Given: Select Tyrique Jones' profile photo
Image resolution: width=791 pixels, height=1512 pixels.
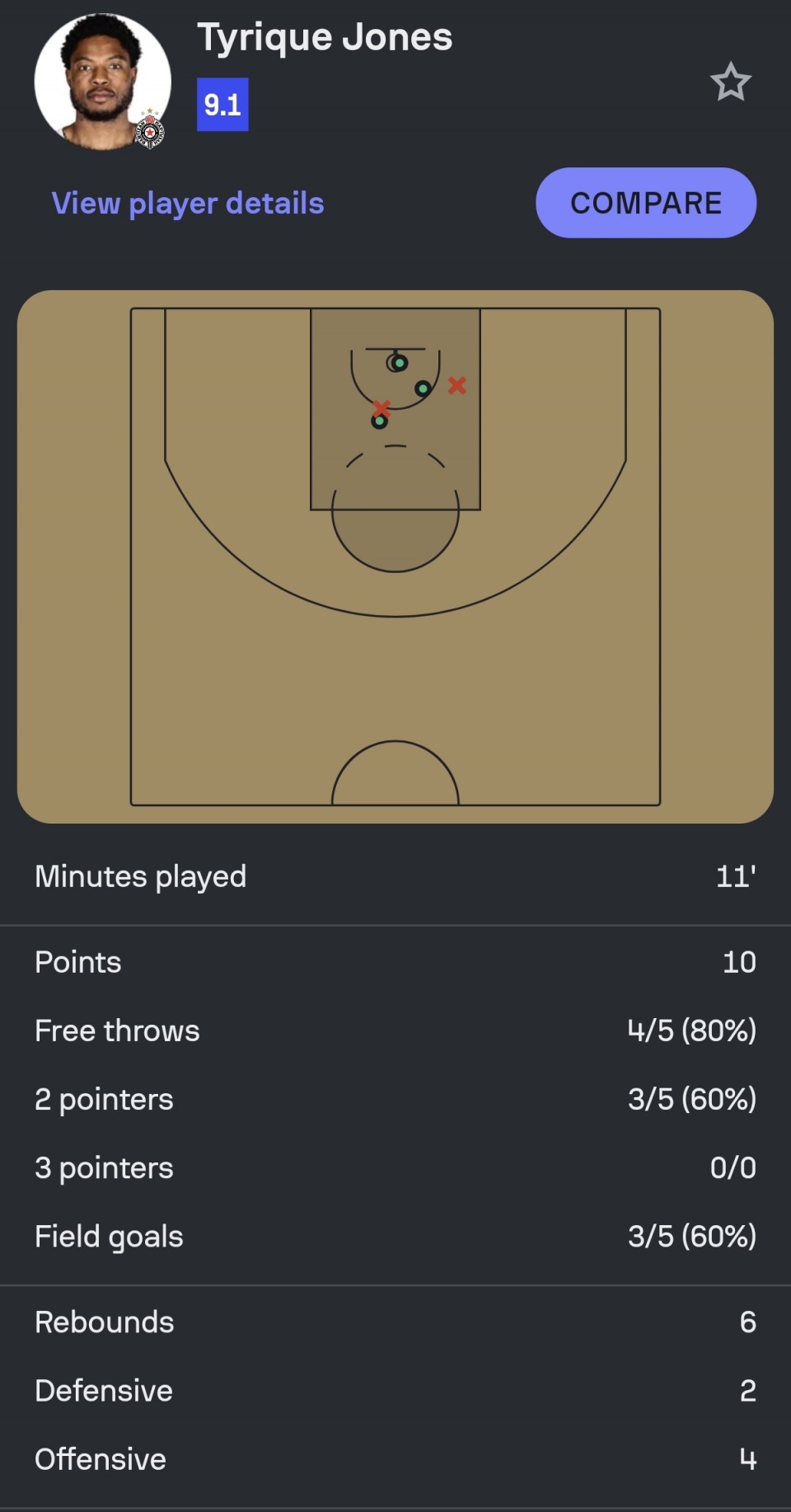Looking at the screenshot, I should pos(102,82).
